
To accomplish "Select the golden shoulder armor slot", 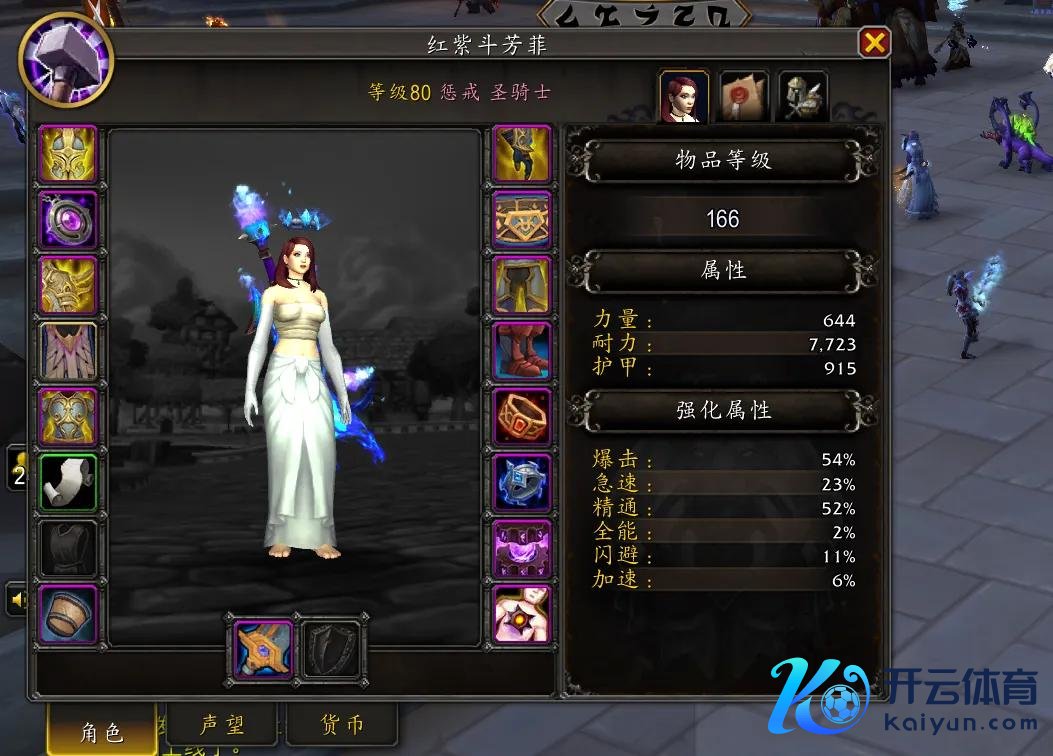I will coord(68,286).
